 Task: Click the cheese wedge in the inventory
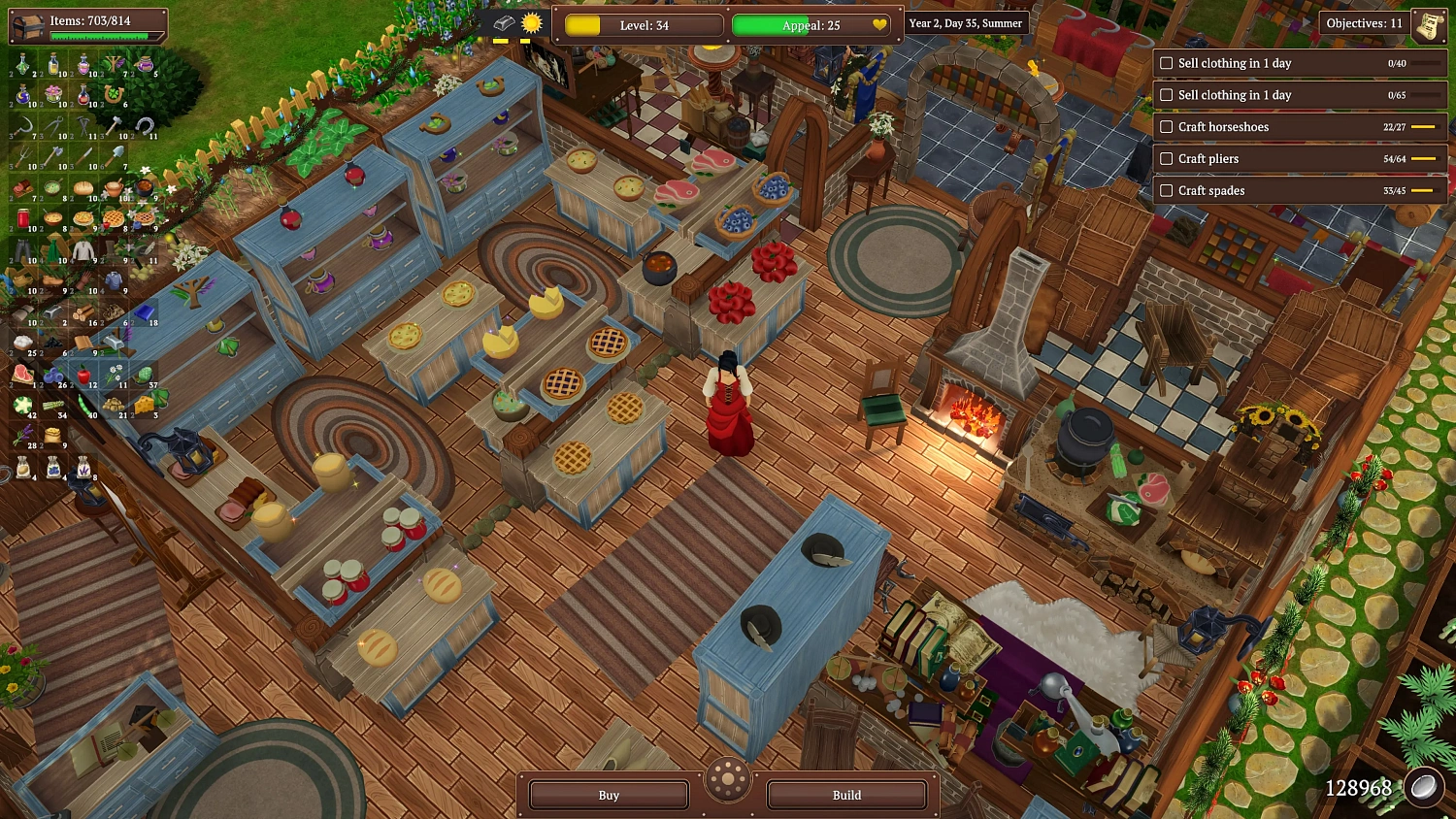[145, 404]
